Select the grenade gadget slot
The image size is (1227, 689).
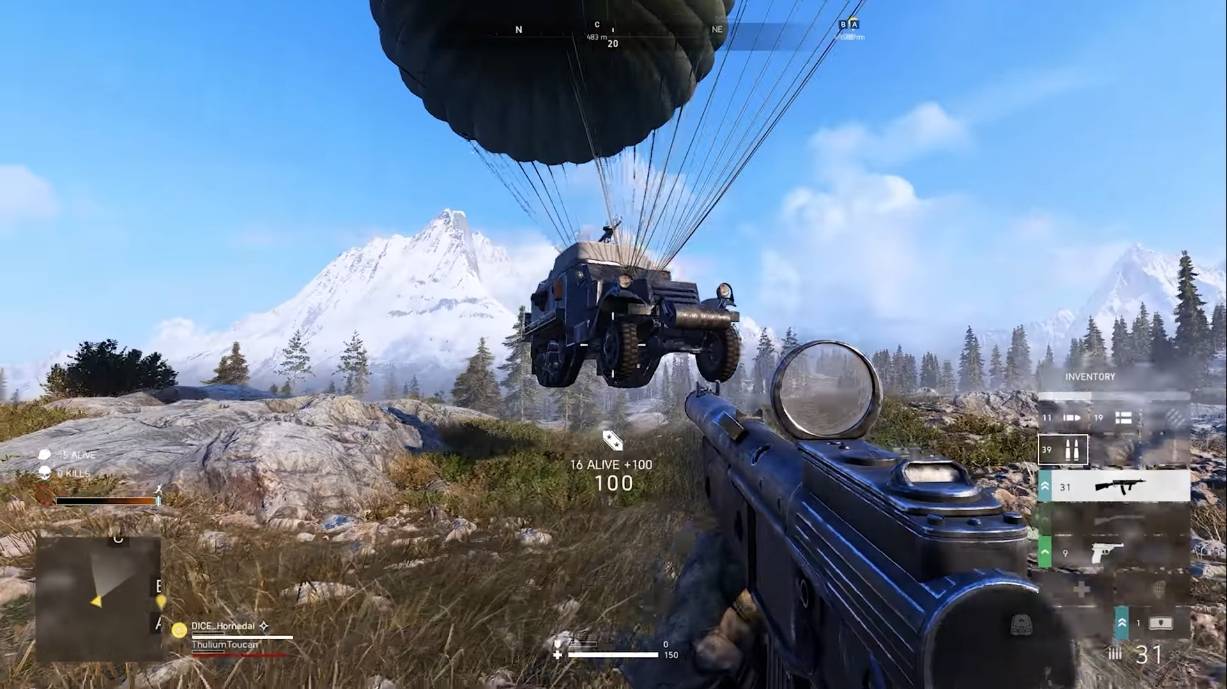(1157, 588)
